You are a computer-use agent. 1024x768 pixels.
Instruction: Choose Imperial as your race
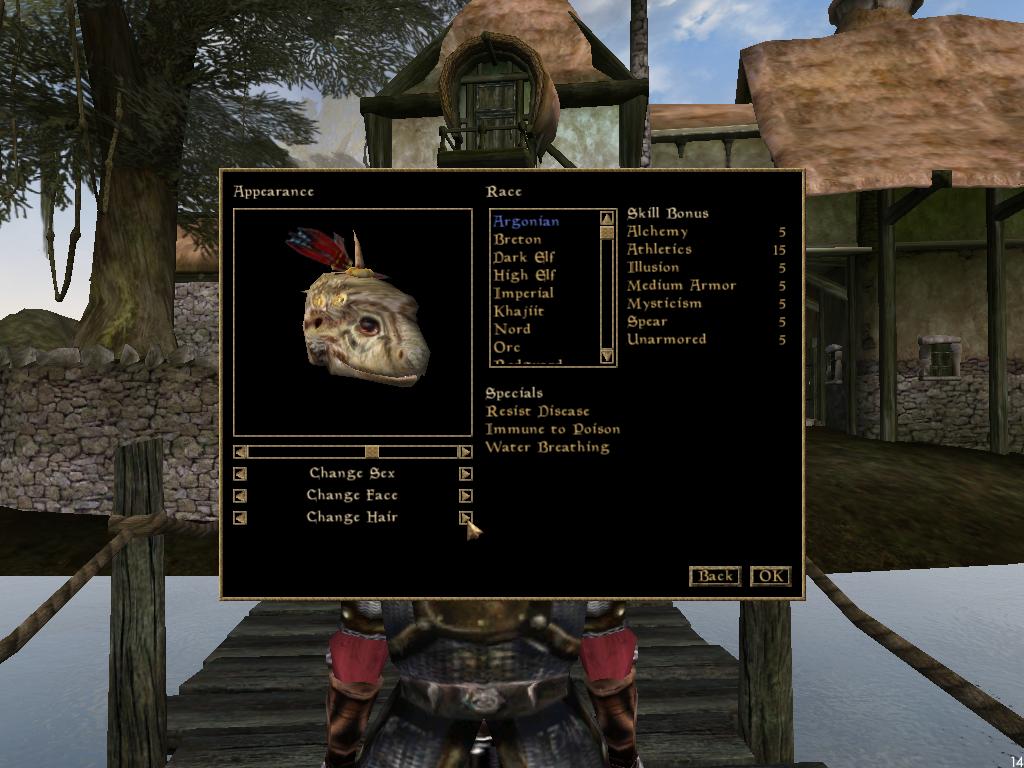pyautogui.click(x=523, y=293)
